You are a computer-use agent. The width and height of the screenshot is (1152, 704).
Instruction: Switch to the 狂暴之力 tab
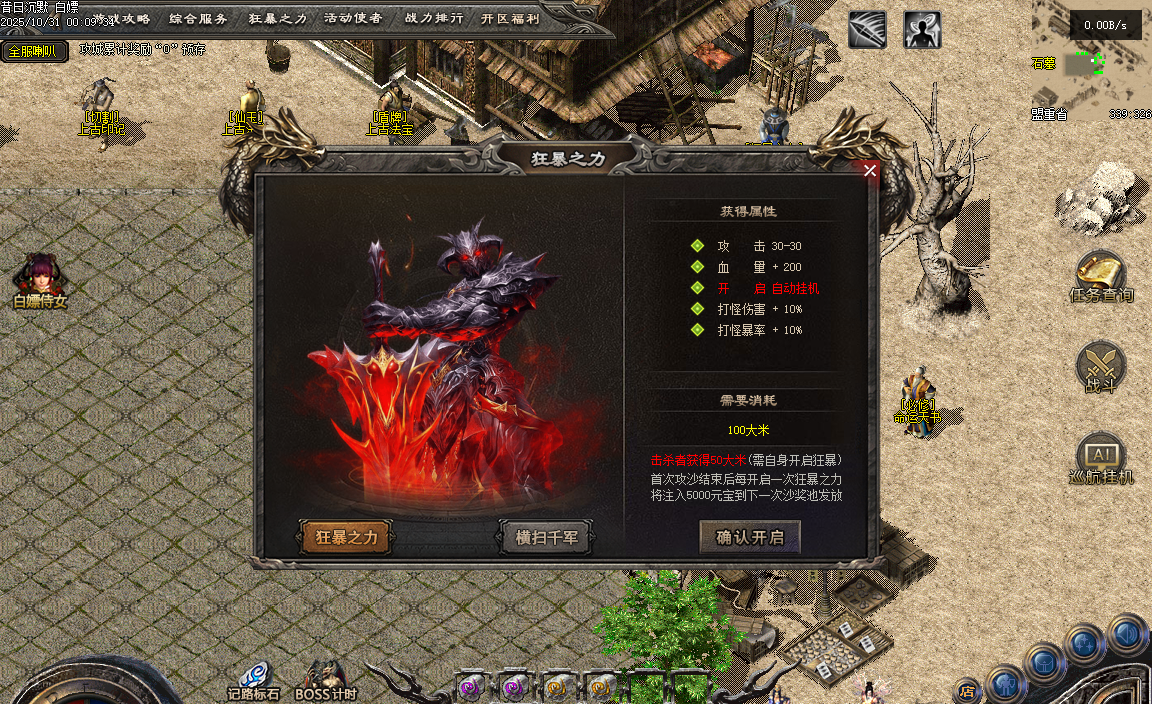click(346, 537)
